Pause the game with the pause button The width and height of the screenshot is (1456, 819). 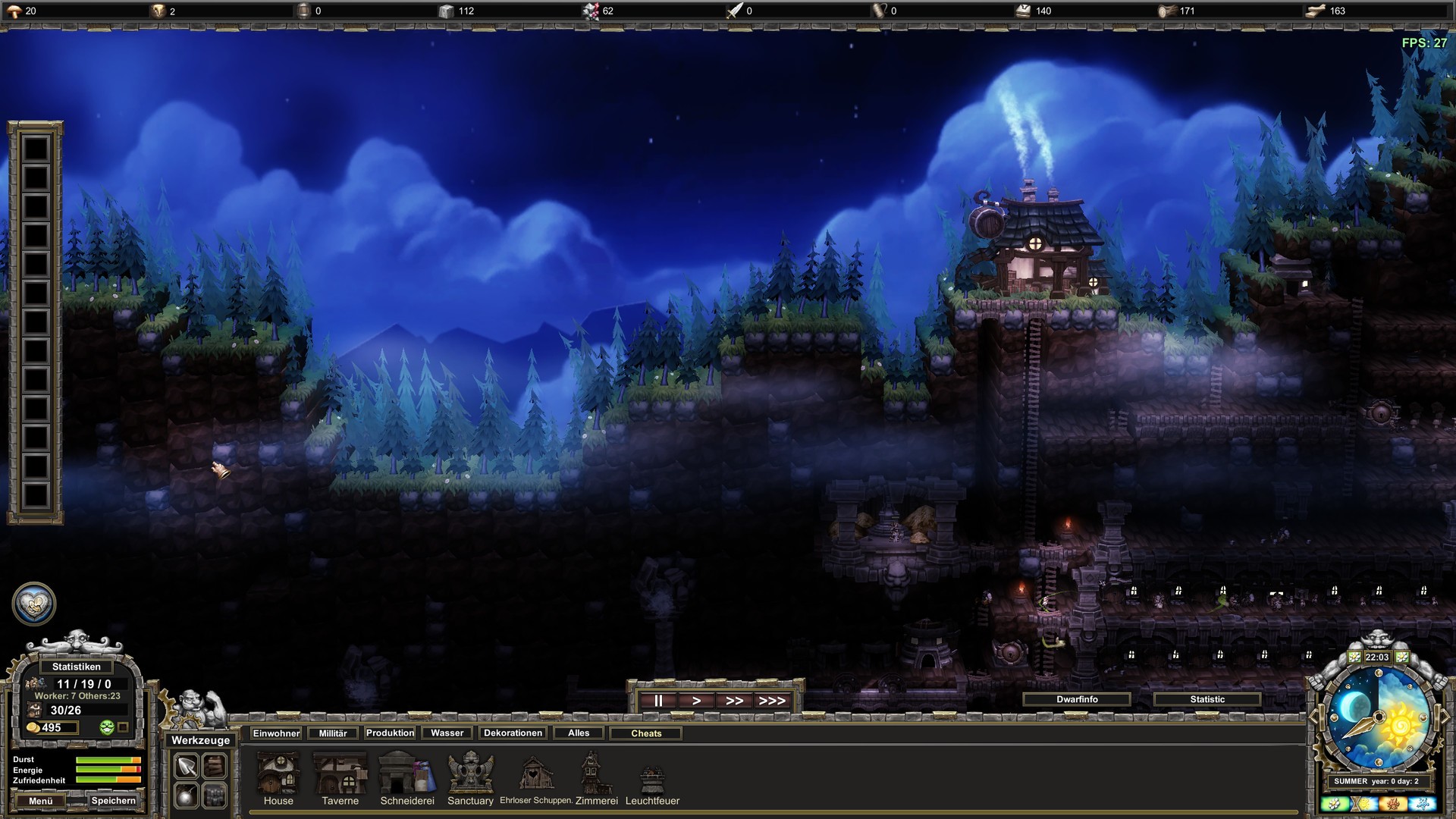657,700
